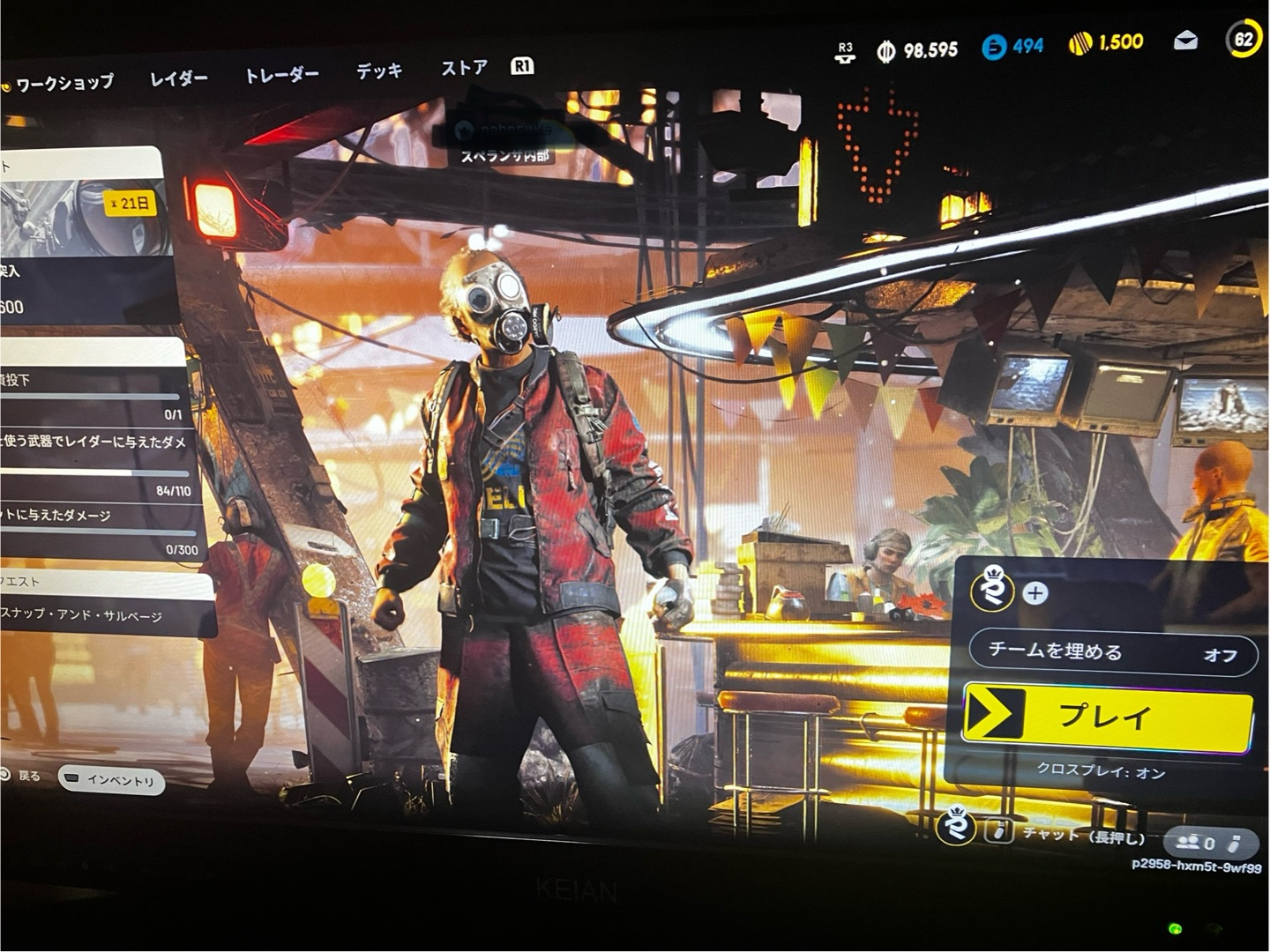Click the level 62 profile badge

tap(1244, 39)
